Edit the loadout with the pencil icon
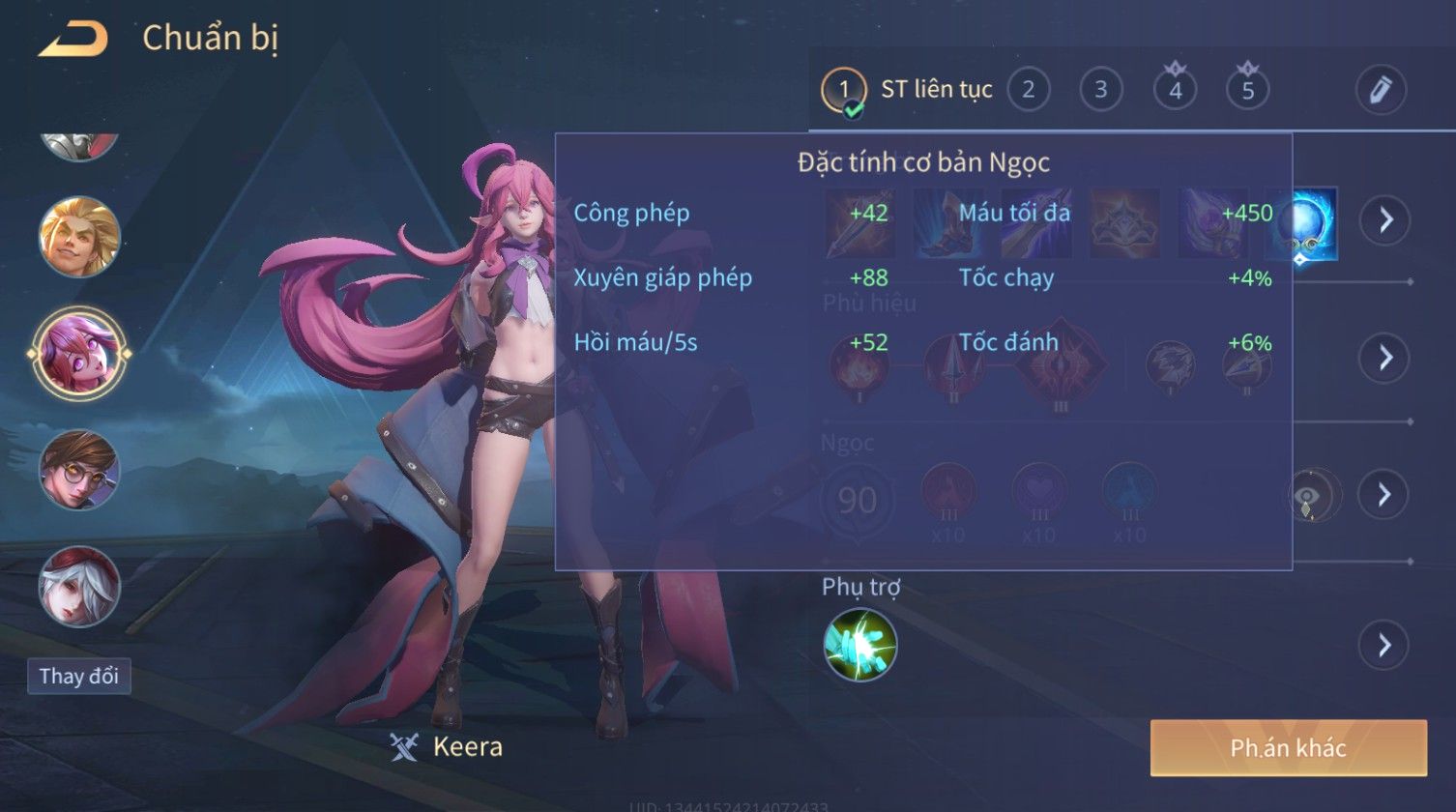 1380,90
